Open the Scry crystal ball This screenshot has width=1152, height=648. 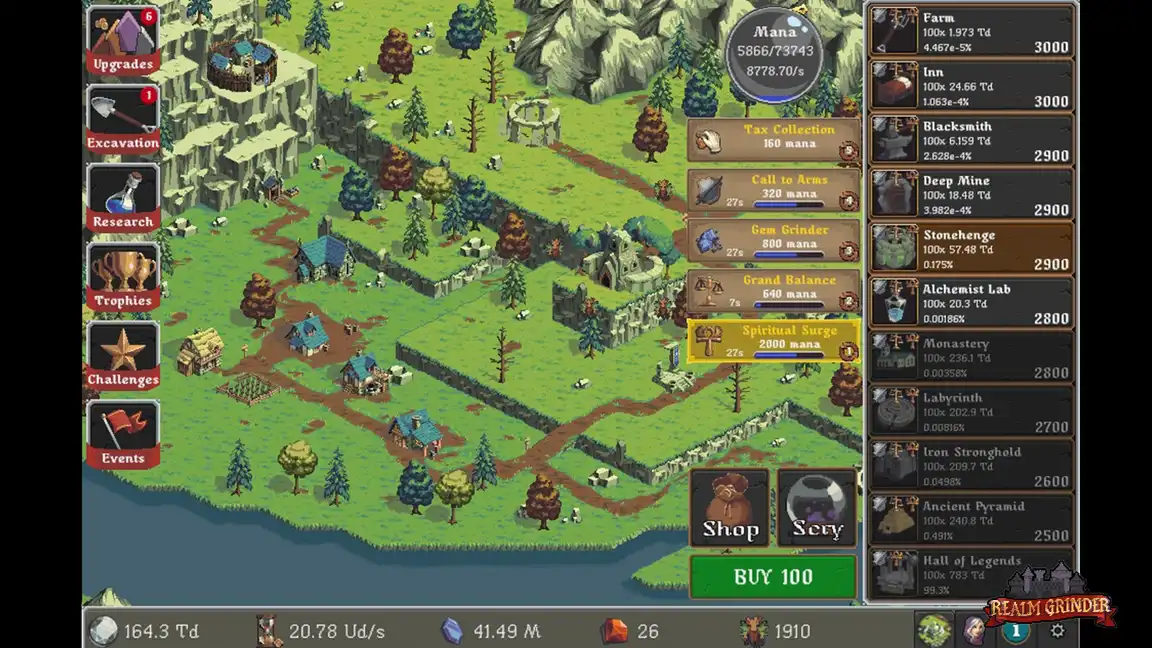(817, 509)
